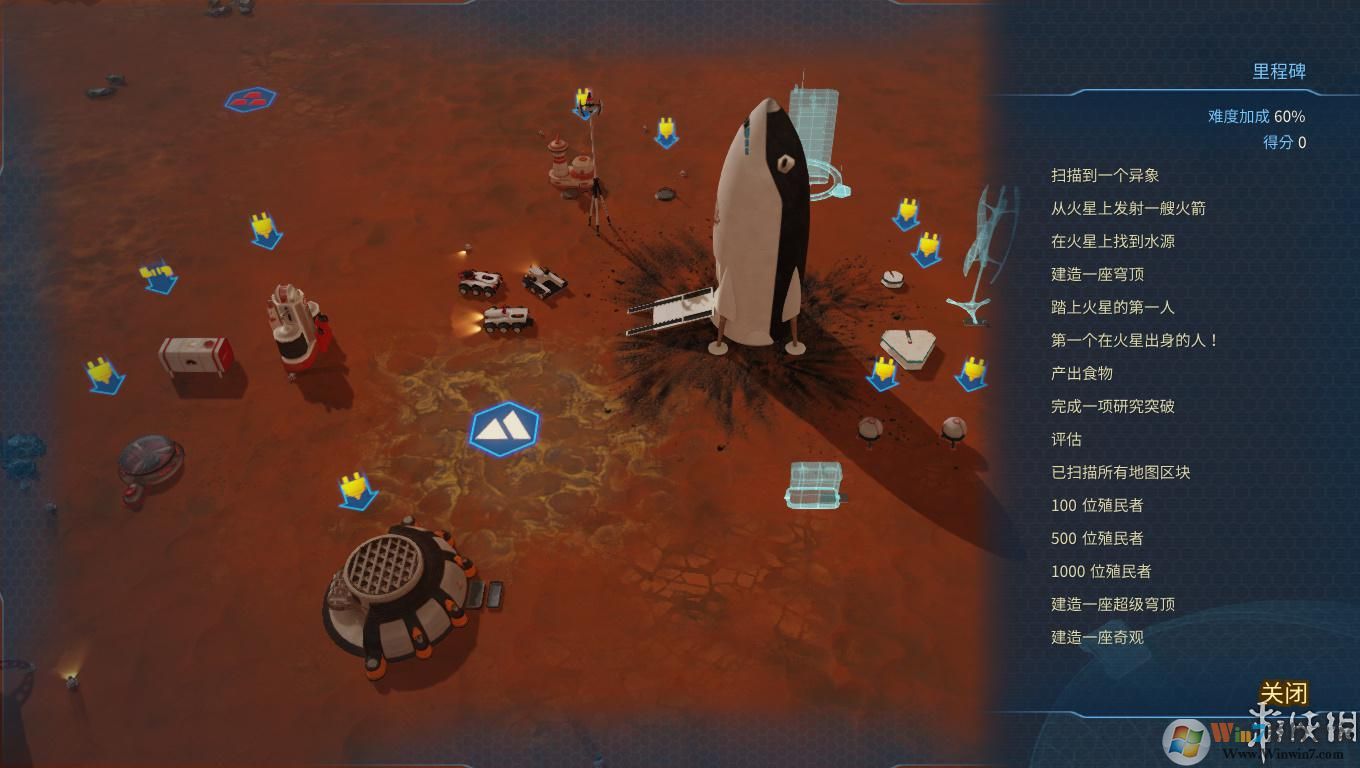Select the holographic building blueprint behind the rocket
The height and width of the screenshot is (768, 1360).
pyautogui.click(x=822, y=130)
